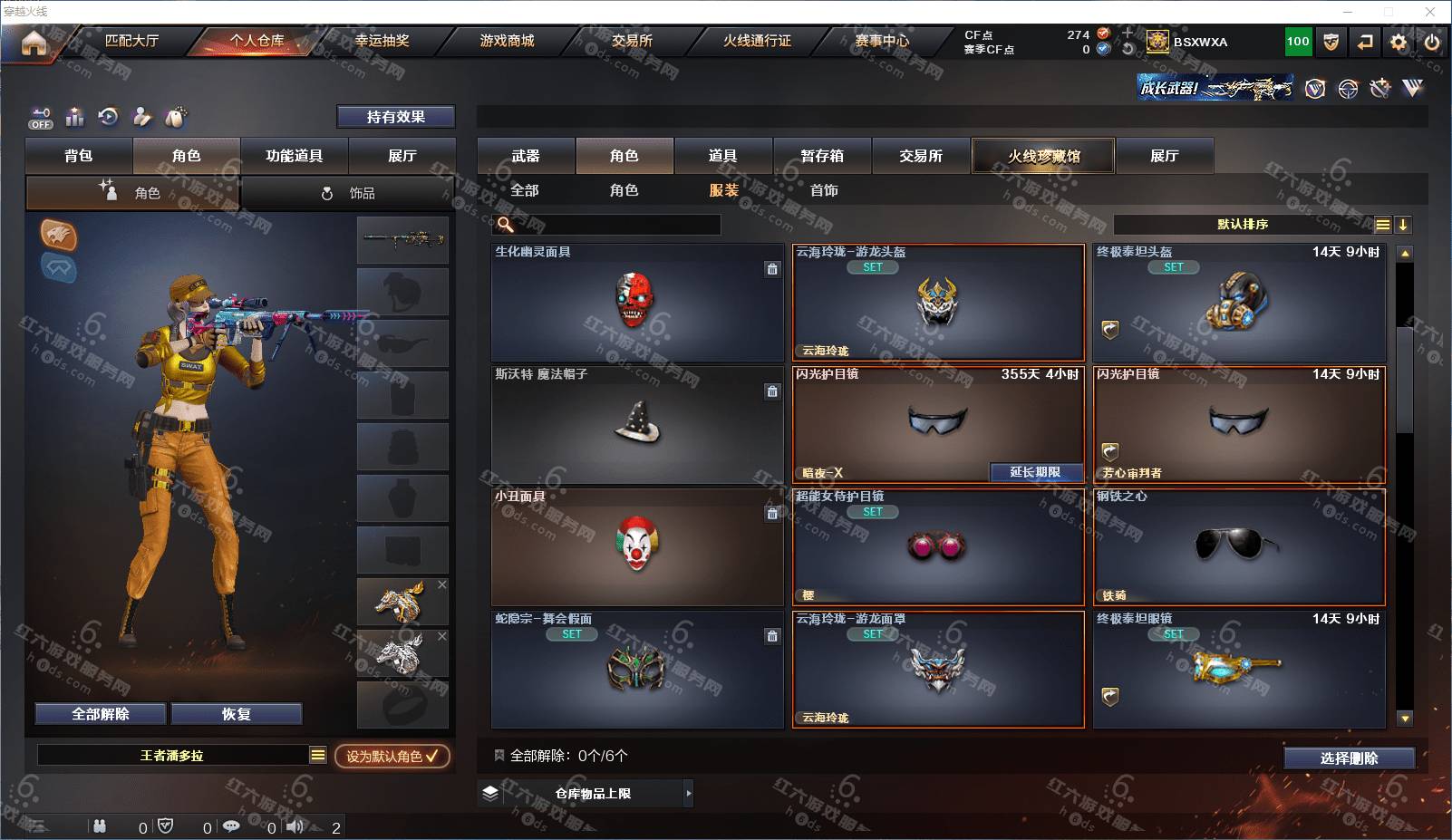Click the home icon button
The height and width of the screenshot is (840, 1452).
coord(34,43)
